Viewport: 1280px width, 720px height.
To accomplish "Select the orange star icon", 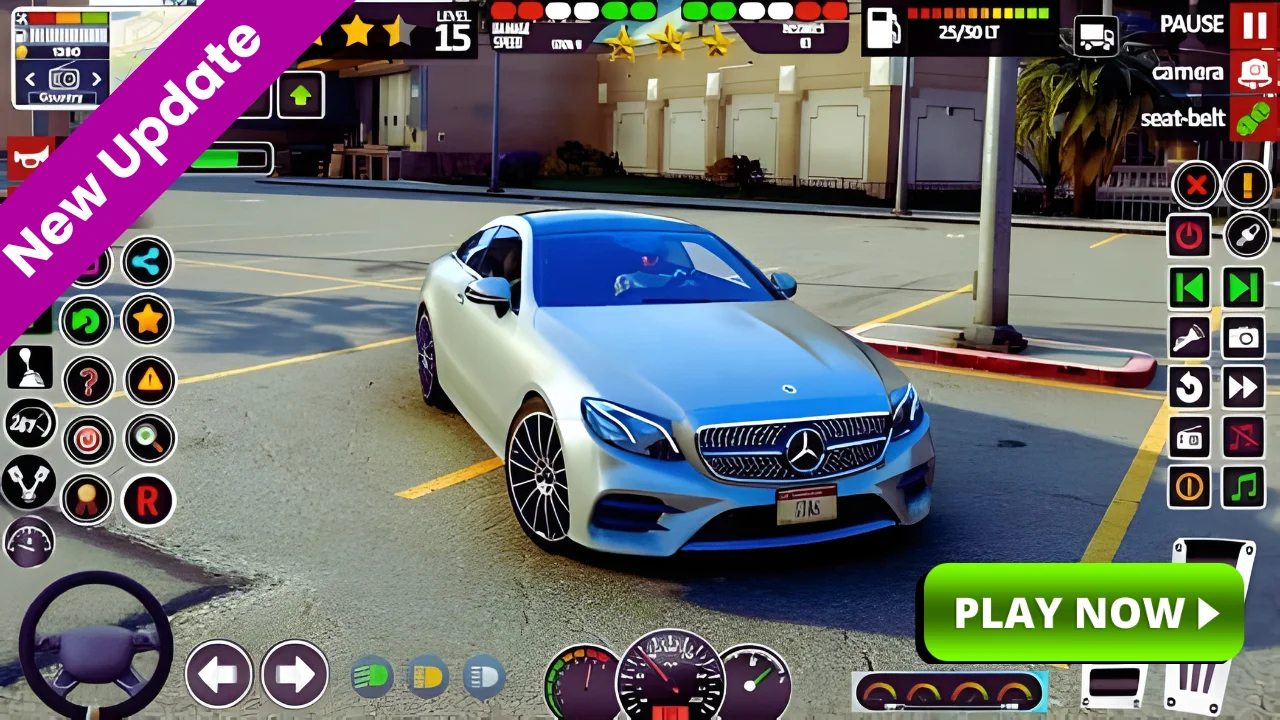I will [146, 320].
